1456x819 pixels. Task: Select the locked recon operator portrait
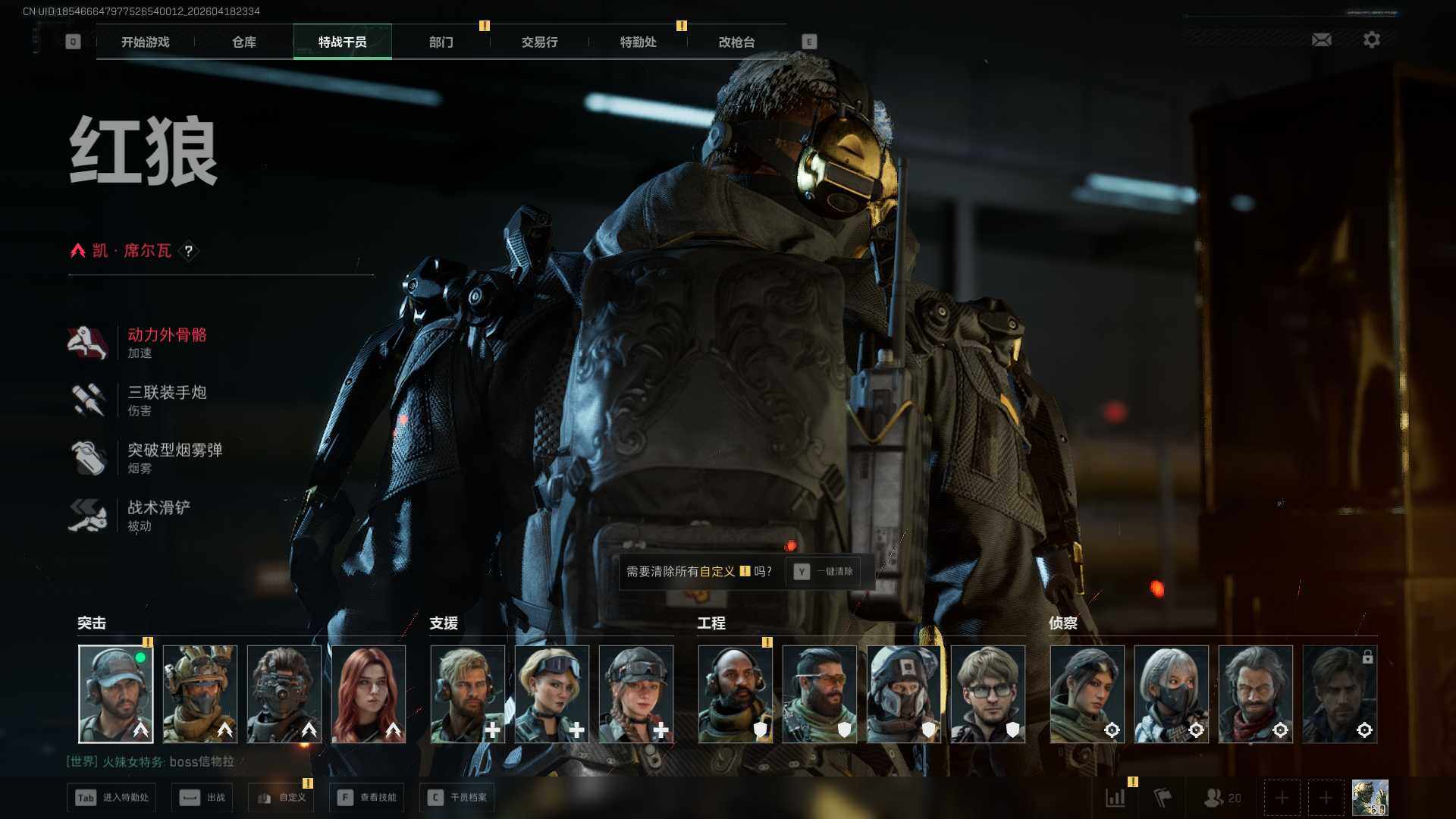click(1339, 694)
